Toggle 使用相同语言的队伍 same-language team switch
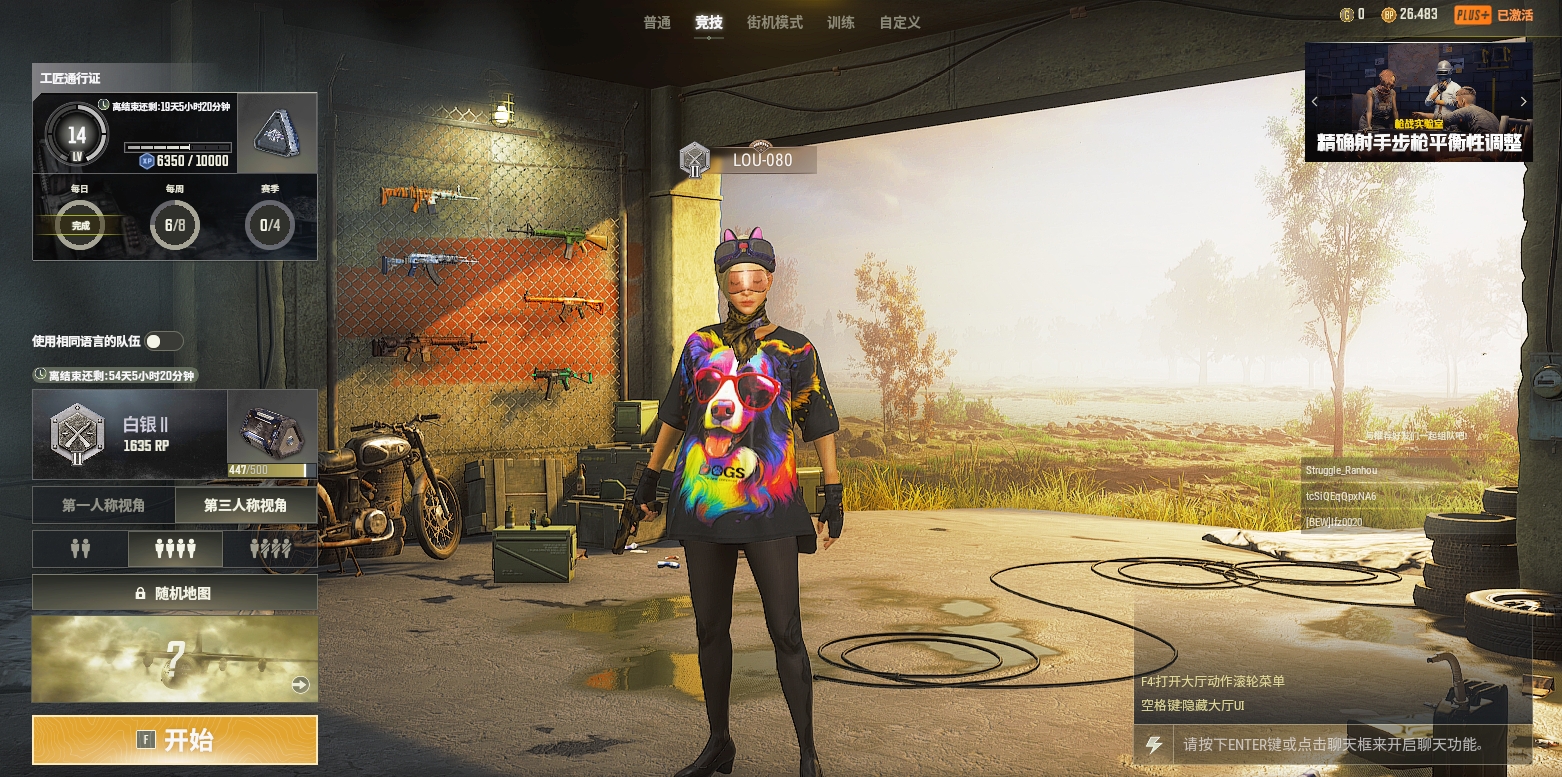Viewport: 1562px width, 777px height. click(x=164, y=341)
